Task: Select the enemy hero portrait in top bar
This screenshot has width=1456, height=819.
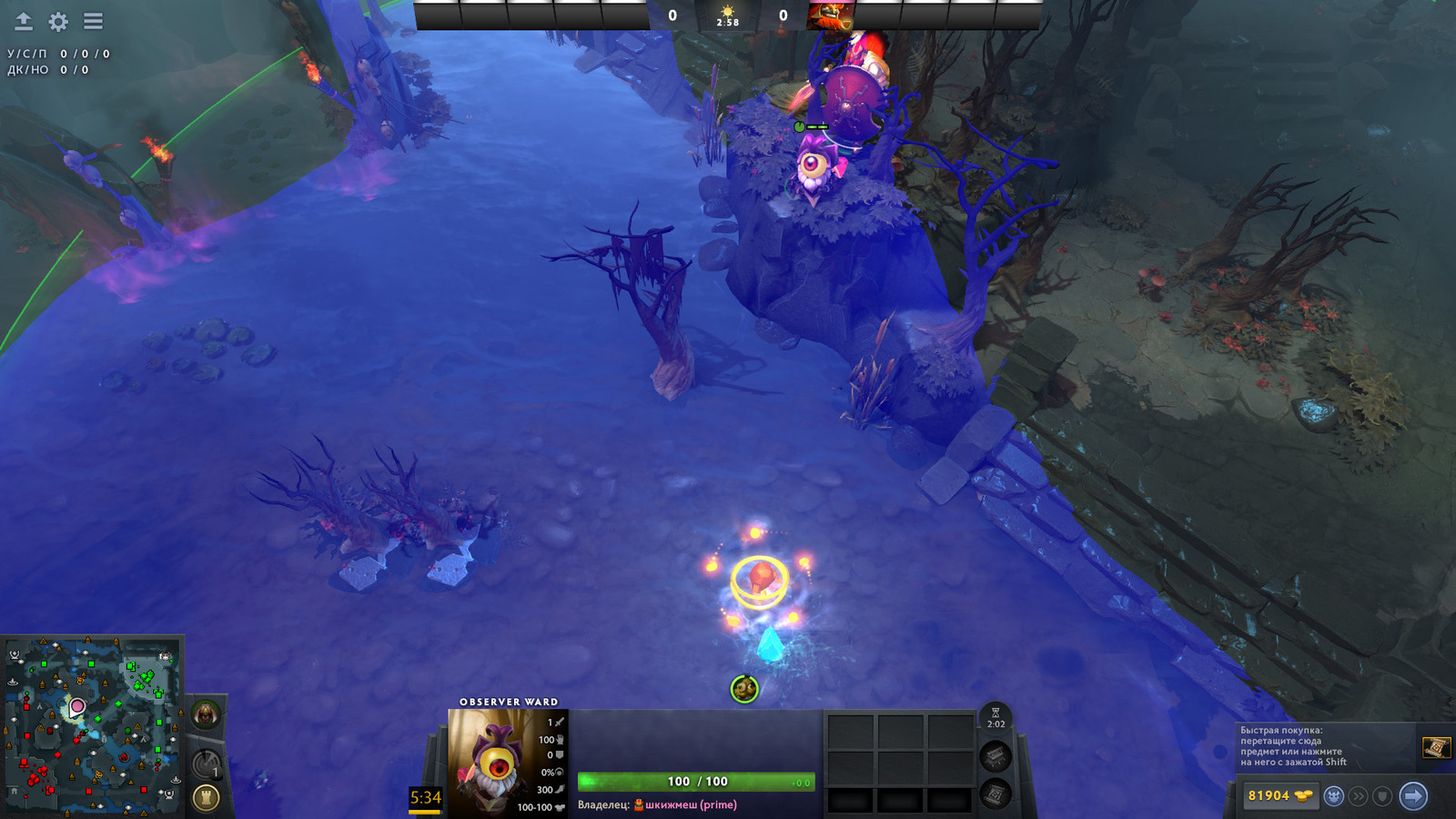Action: (830, 15)
